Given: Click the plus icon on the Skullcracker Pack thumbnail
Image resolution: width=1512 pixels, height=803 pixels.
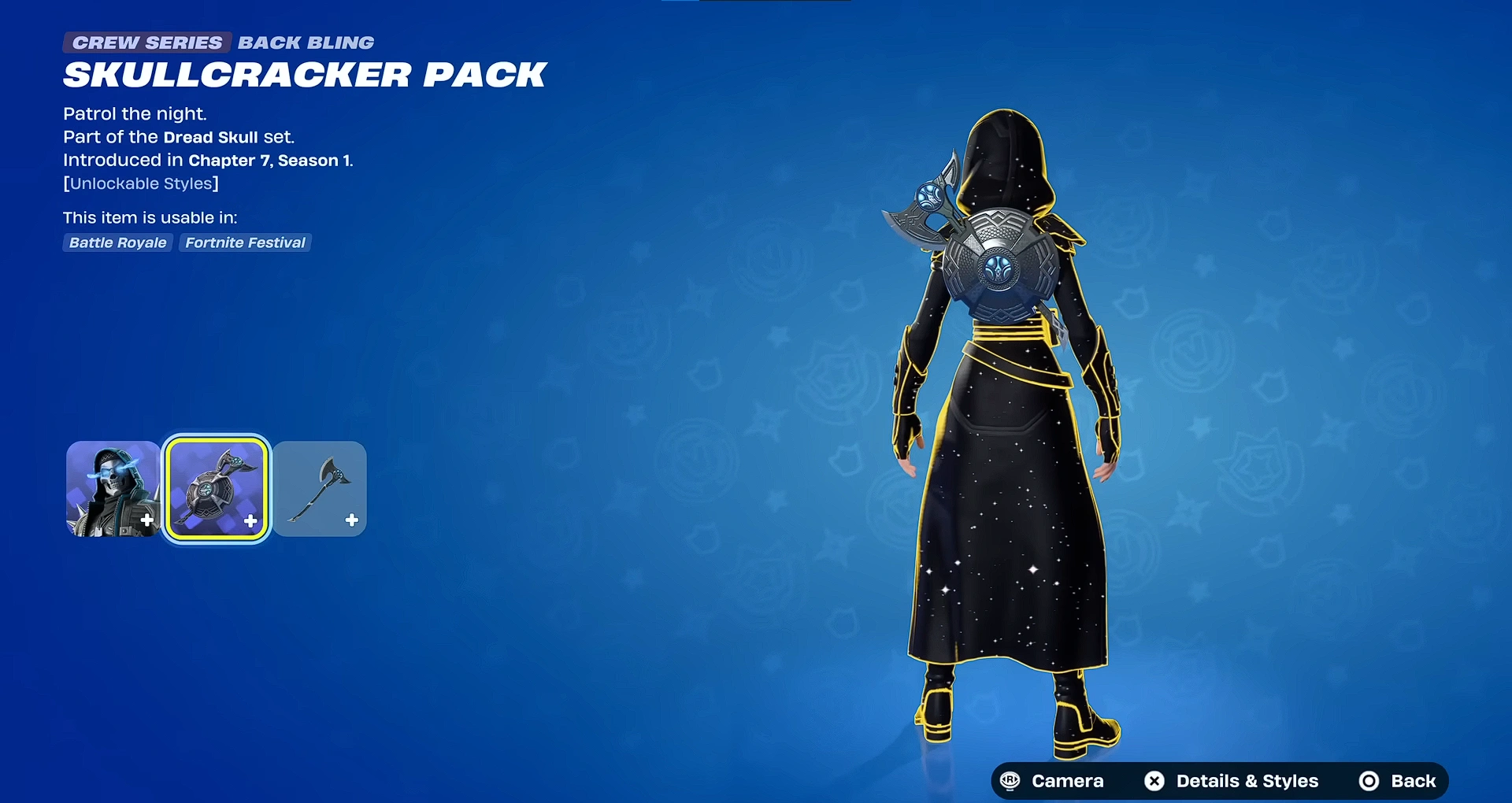Looking at the screenshot, I should (x=250, y=520).
